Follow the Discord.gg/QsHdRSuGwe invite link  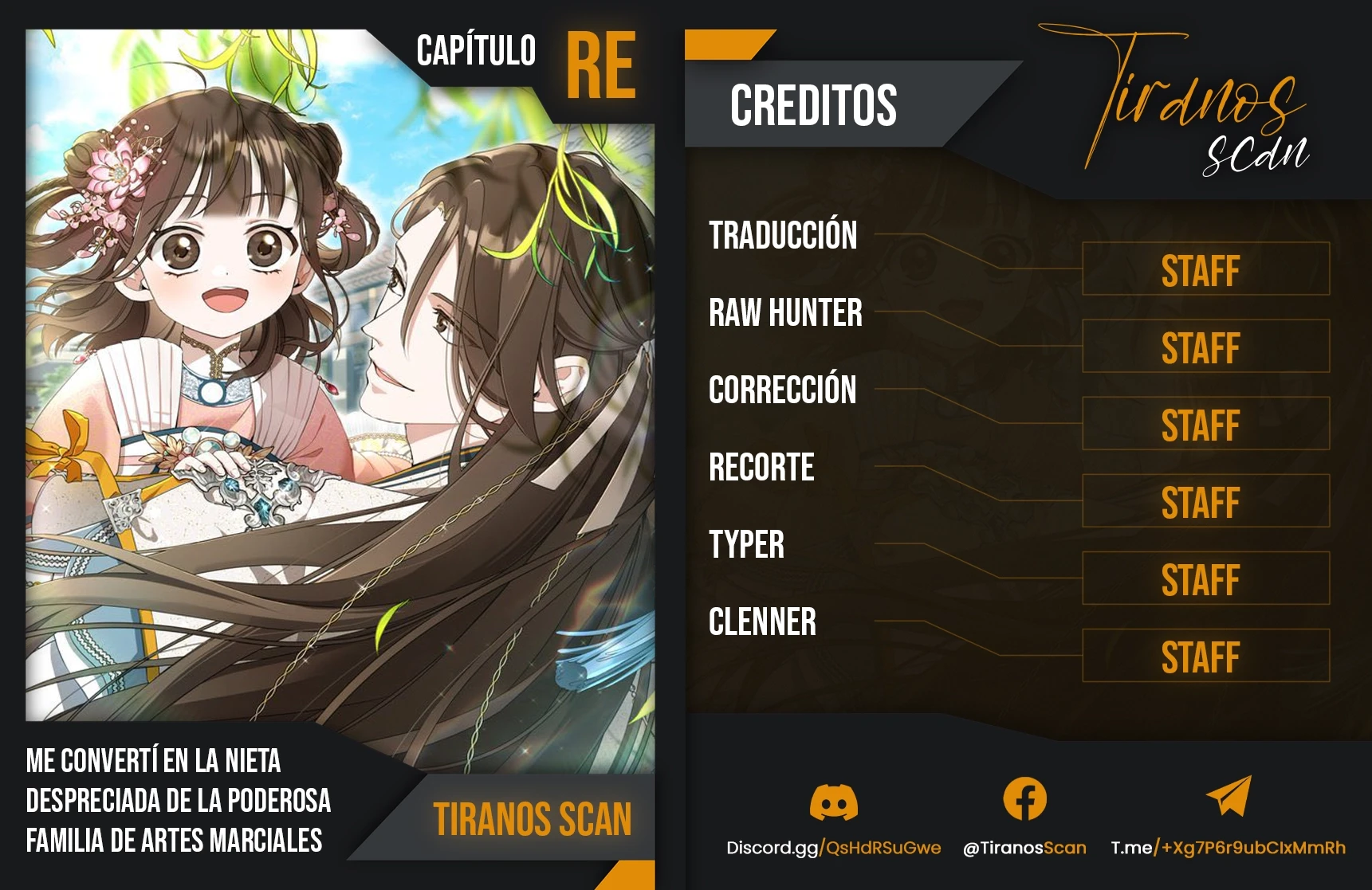[x=833, y=848]
